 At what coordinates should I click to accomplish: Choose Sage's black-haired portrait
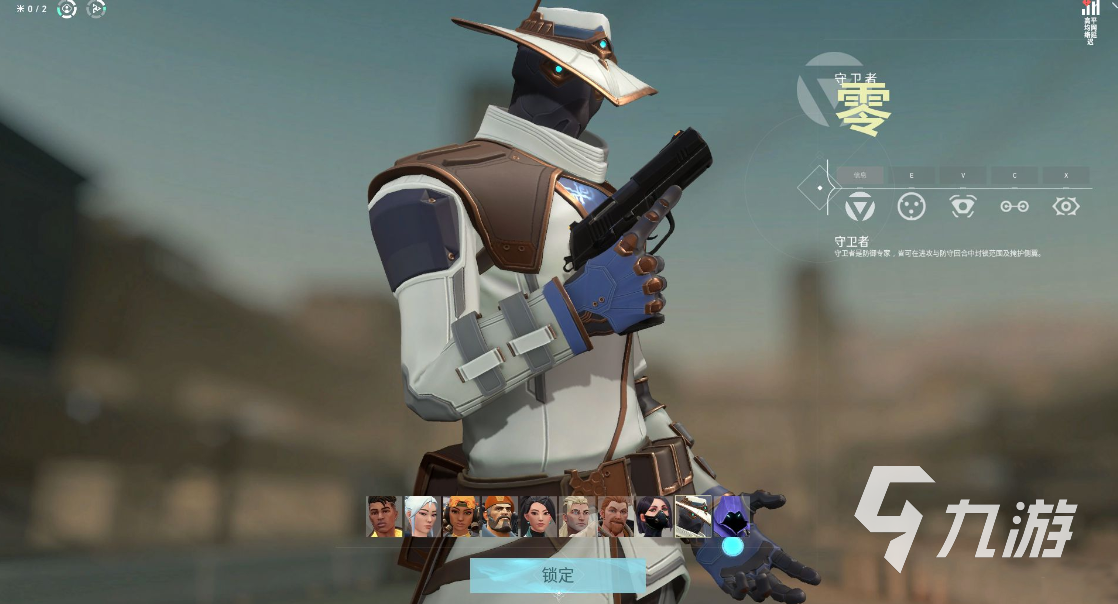pyautogui.click(x=538, y=517)
